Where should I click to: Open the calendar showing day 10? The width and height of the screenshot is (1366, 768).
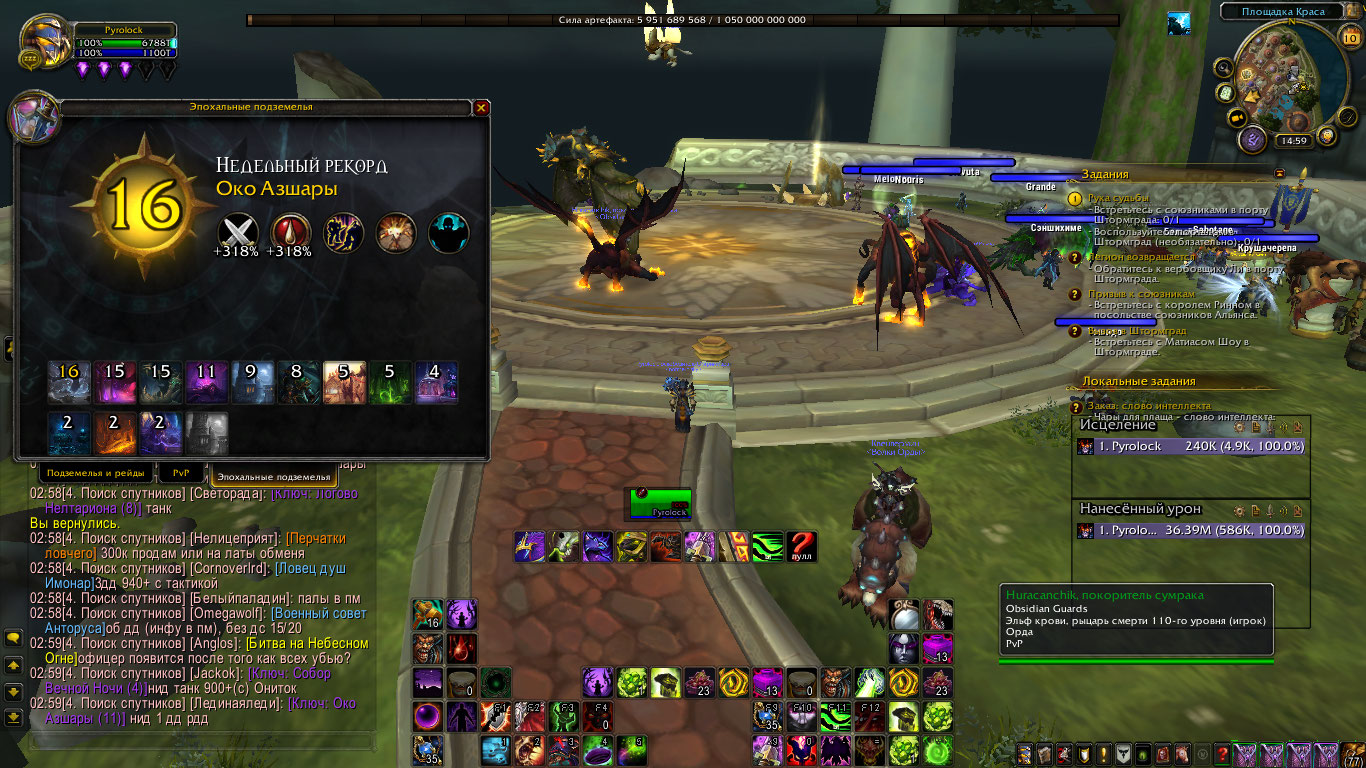pos(1349,38)
